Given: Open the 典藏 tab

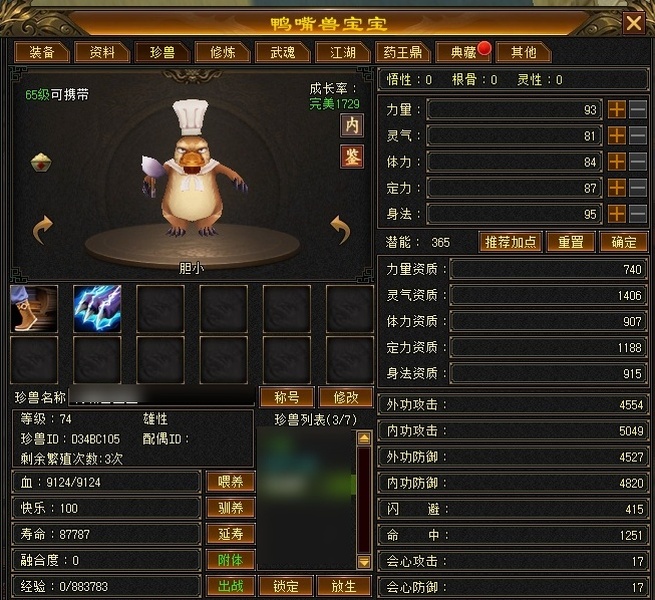Looking at the screenshot, I should (463, 52).
